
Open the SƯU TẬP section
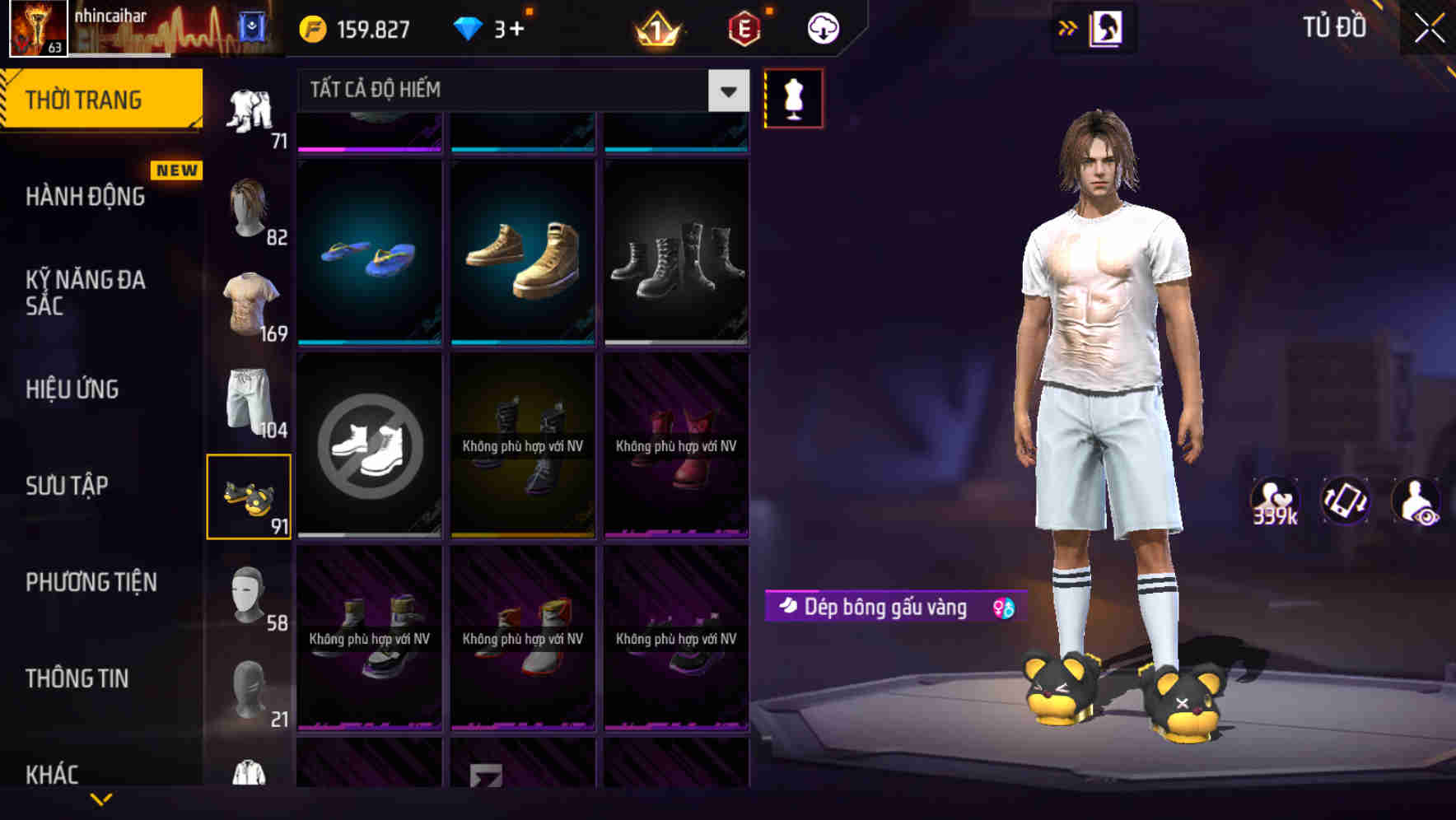[x=66, y=486]
